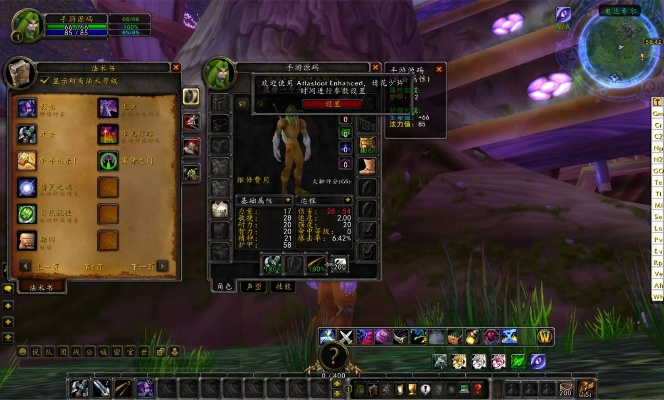Select the green swirl spell in spellbook
The height and width of the screenshot is (400, 664).
27,214
